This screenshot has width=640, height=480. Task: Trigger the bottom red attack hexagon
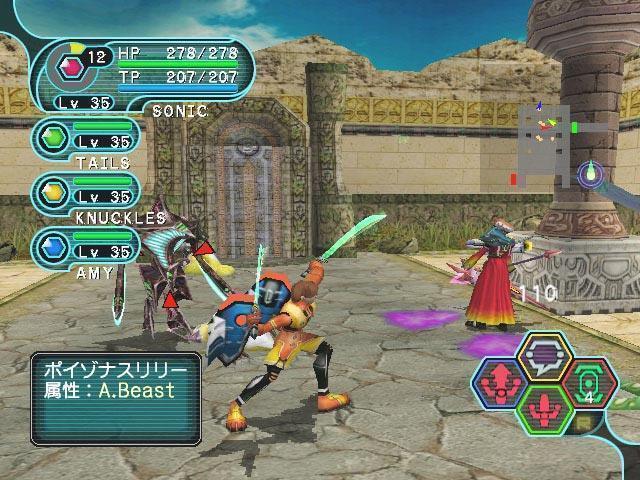point(545,410)
